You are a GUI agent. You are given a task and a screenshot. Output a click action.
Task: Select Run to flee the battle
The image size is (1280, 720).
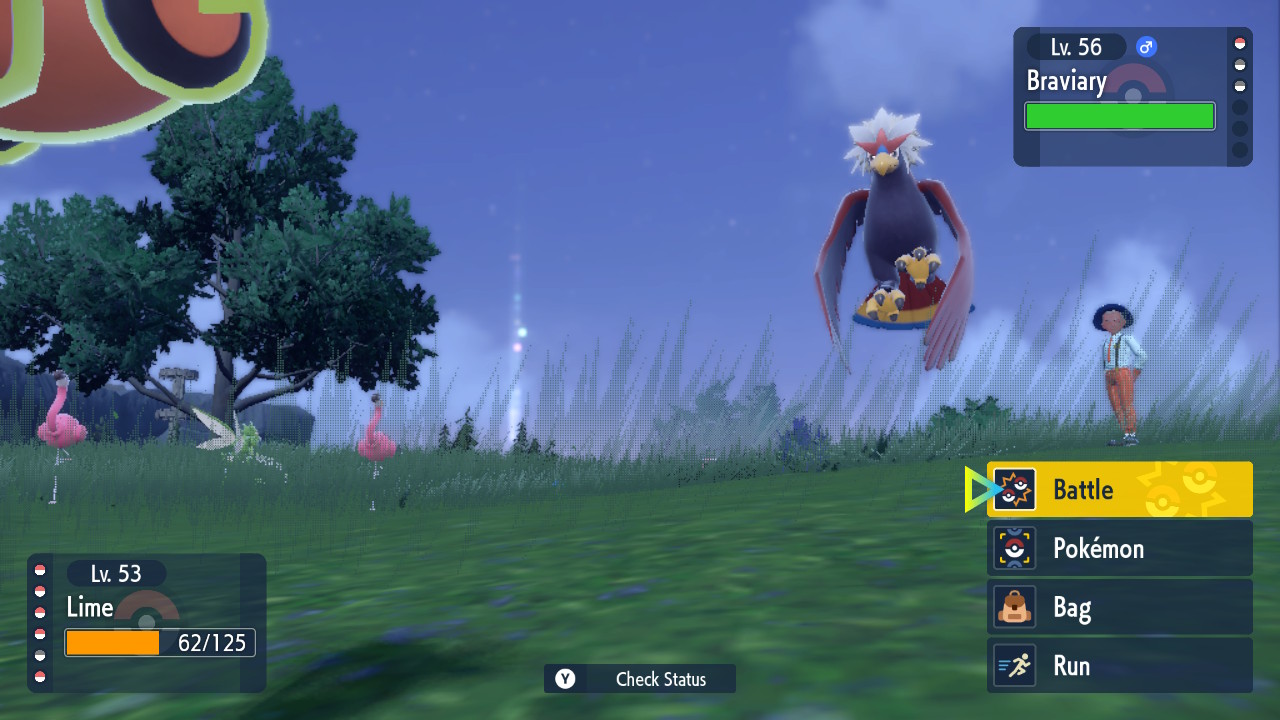click(1119, 666)
